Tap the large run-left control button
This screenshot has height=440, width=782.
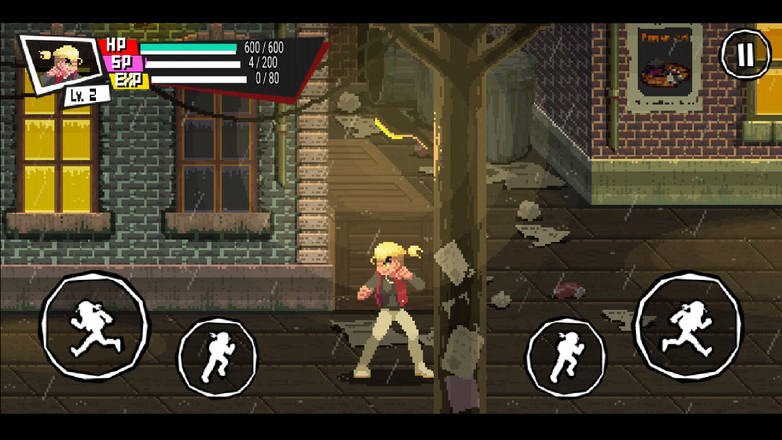click(x=94, y=327)
